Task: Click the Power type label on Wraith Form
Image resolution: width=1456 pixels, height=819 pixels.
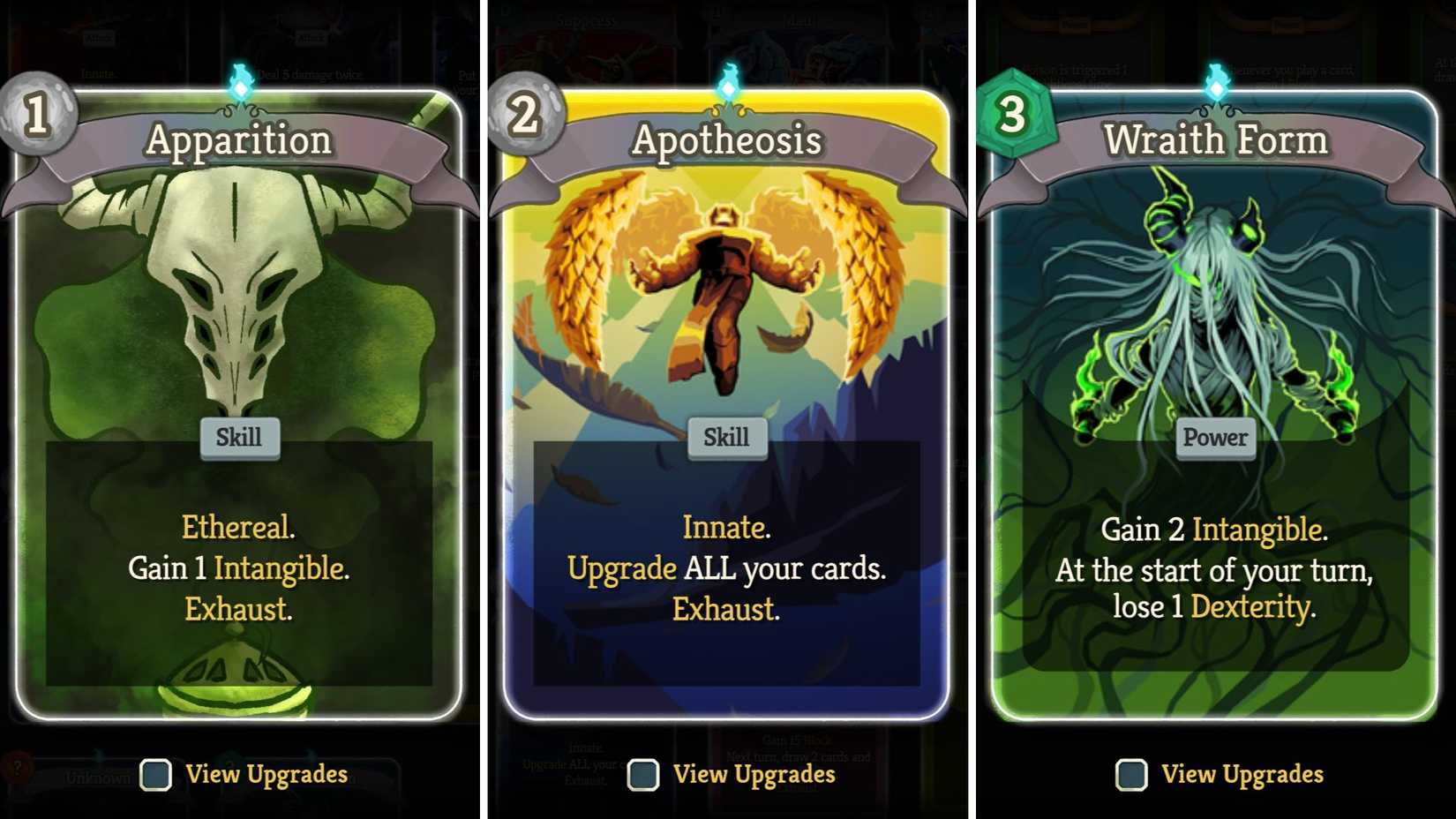Action: [1215, 436]
